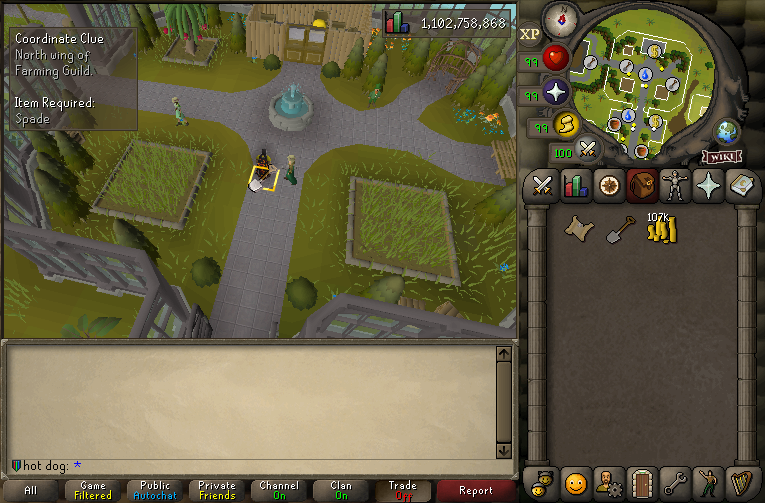This screenshot has width=765, height=503.
Task: Switch to the Skills tab
Action: tap(575, 186)
